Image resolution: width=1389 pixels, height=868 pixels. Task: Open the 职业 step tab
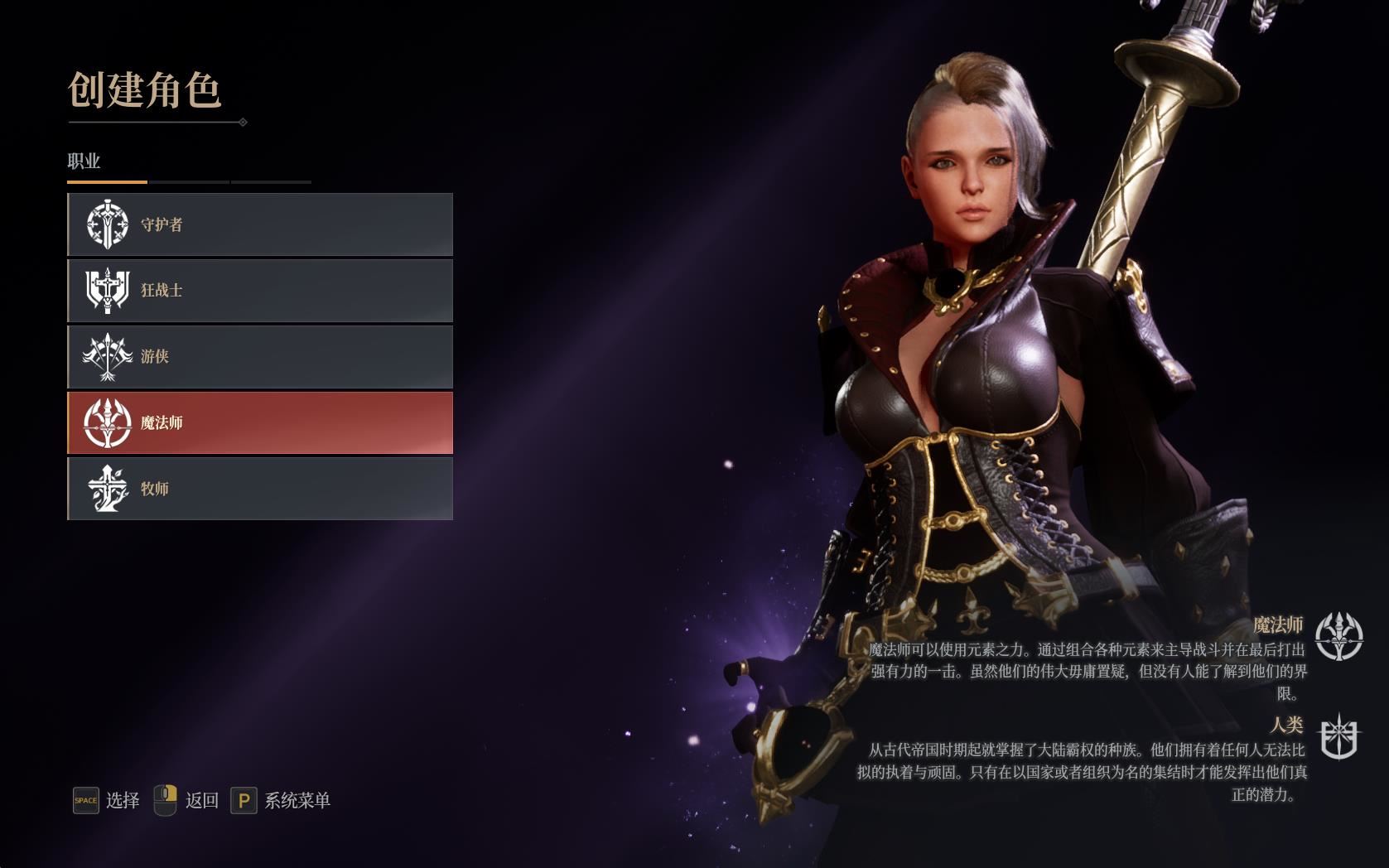pyautogui.click(x=84, y=162)
